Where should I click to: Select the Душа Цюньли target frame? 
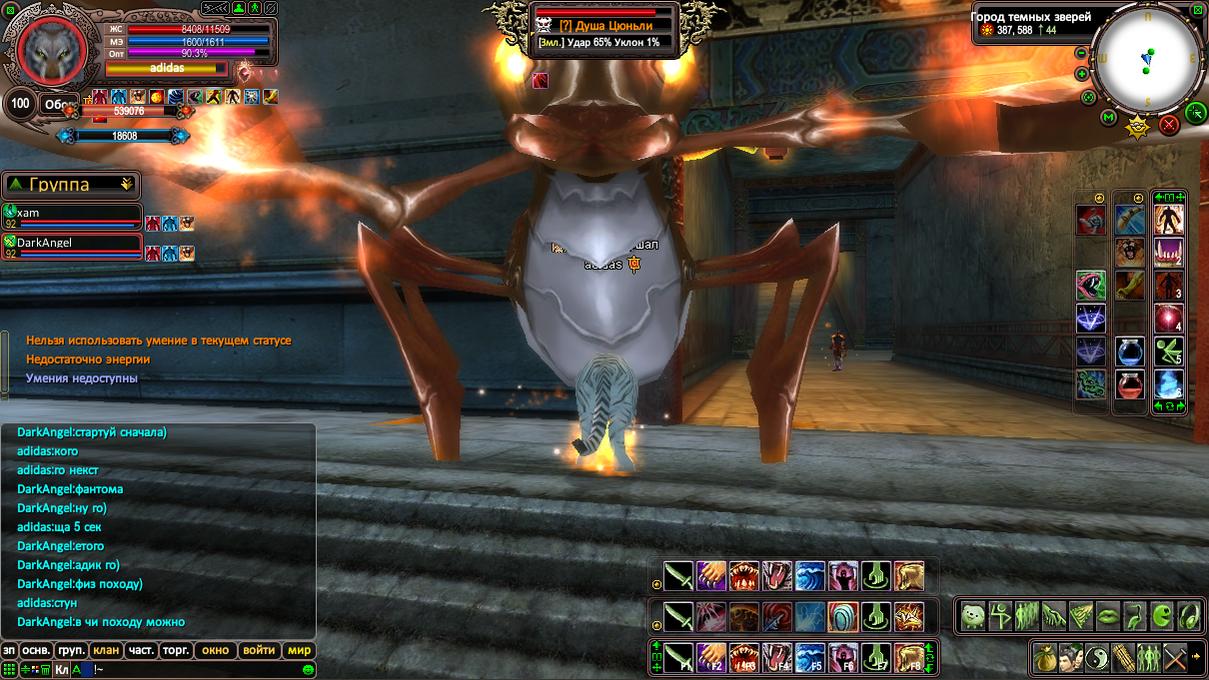click(606, 27)
